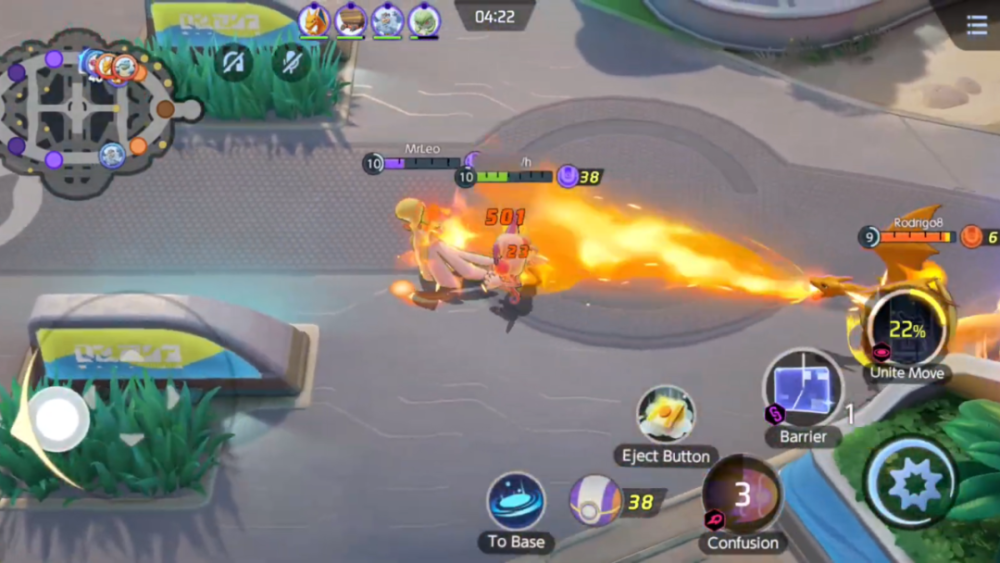Toggle the muted headphones voice chat icon

tap(234, 63)
